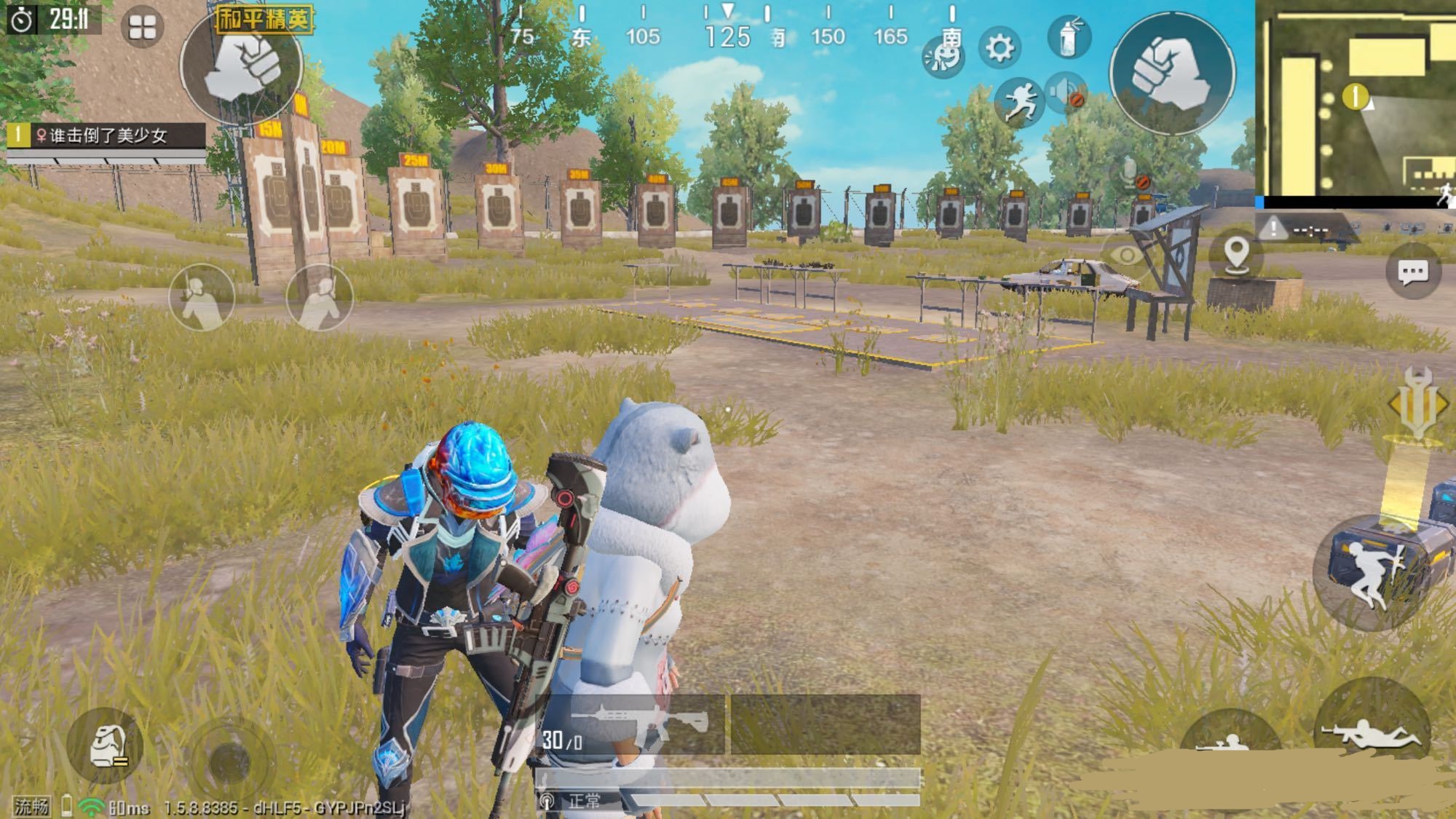Toggle the muted speaker voice icon
Viewport: 1456px width, 819px height.
pyautogui.click(x=1067, y=93)
